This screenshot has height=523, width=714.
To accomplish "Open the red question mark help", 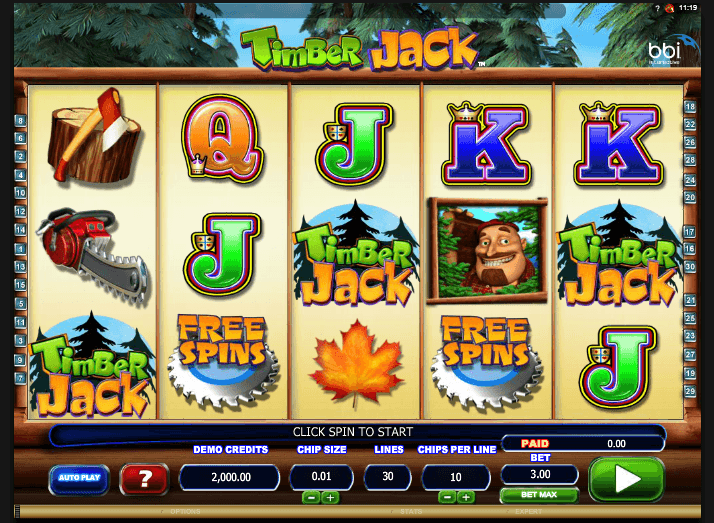I will pos(144,479).
